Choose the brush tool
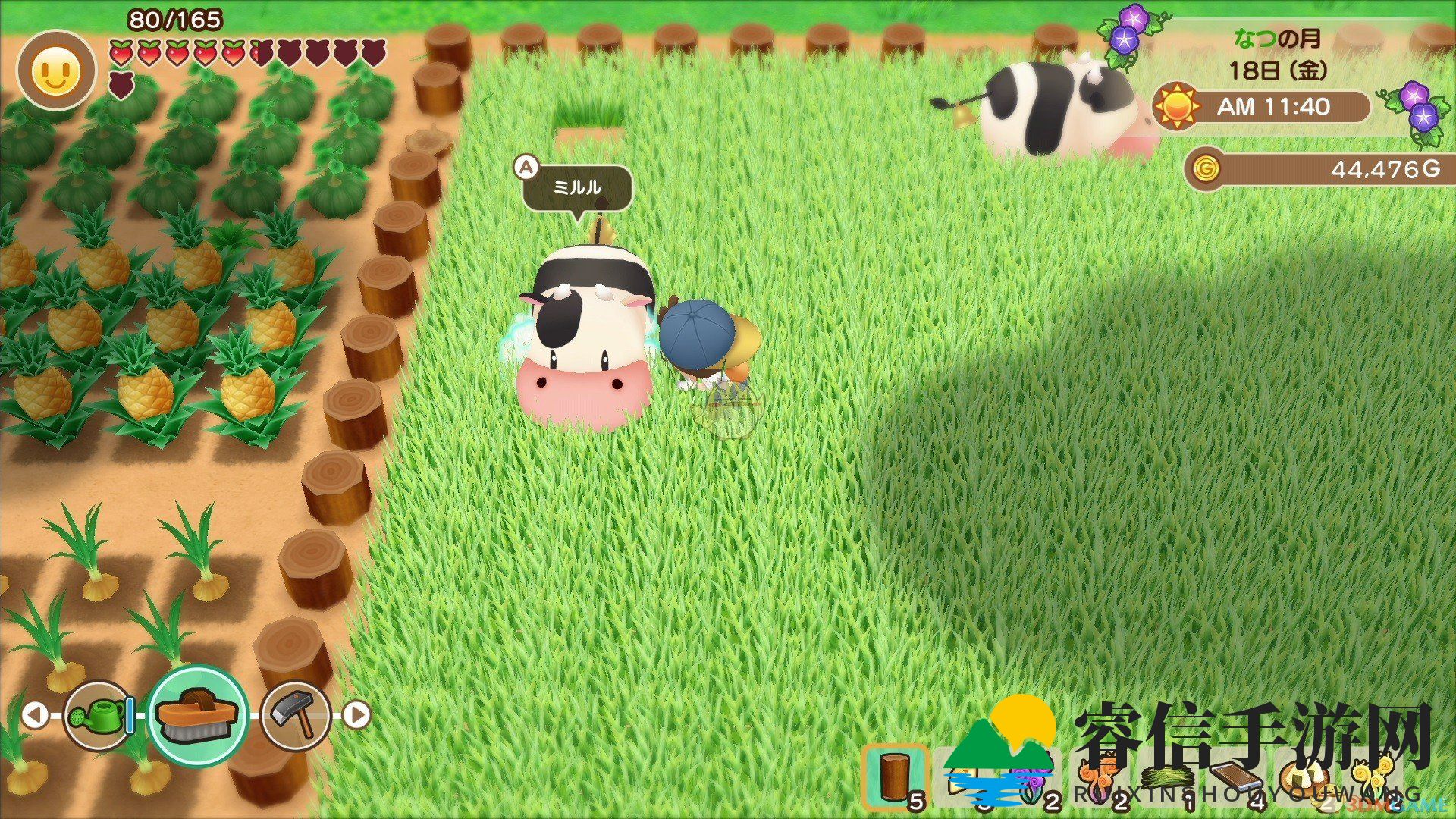This screenshot has width=1456, height=819. coord(198,714)
